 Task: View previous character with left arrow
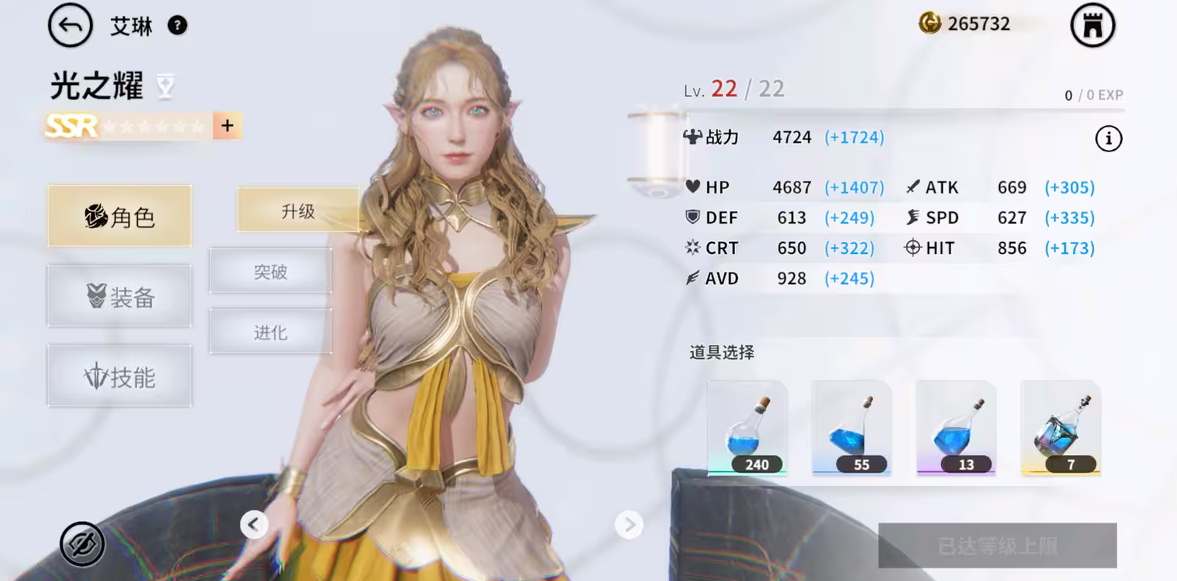[x=254, y=524]
